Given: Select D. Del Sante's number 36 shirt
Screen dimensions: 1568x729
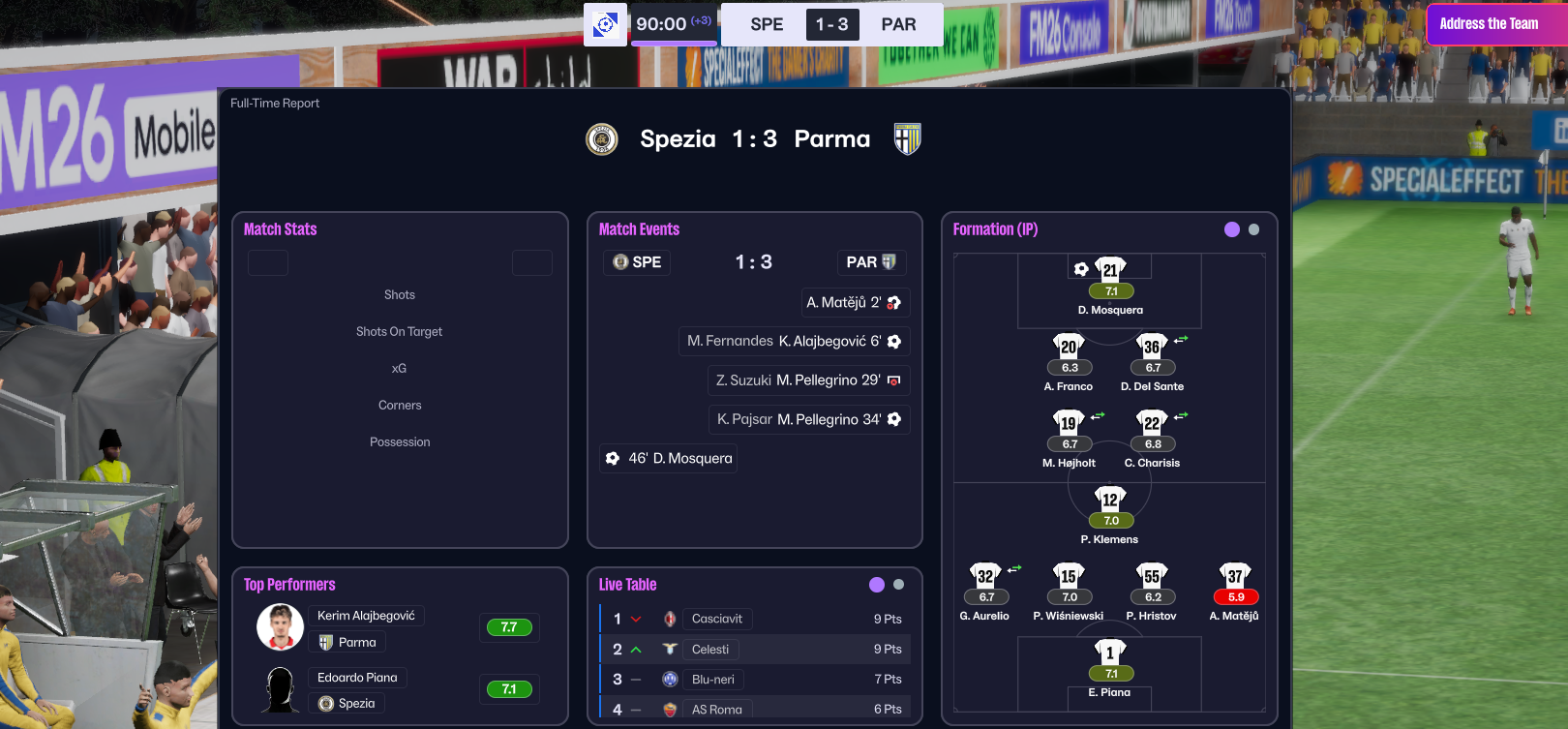Looking at the screenshot, I should pyautogui.click(x=1152, y=347).
